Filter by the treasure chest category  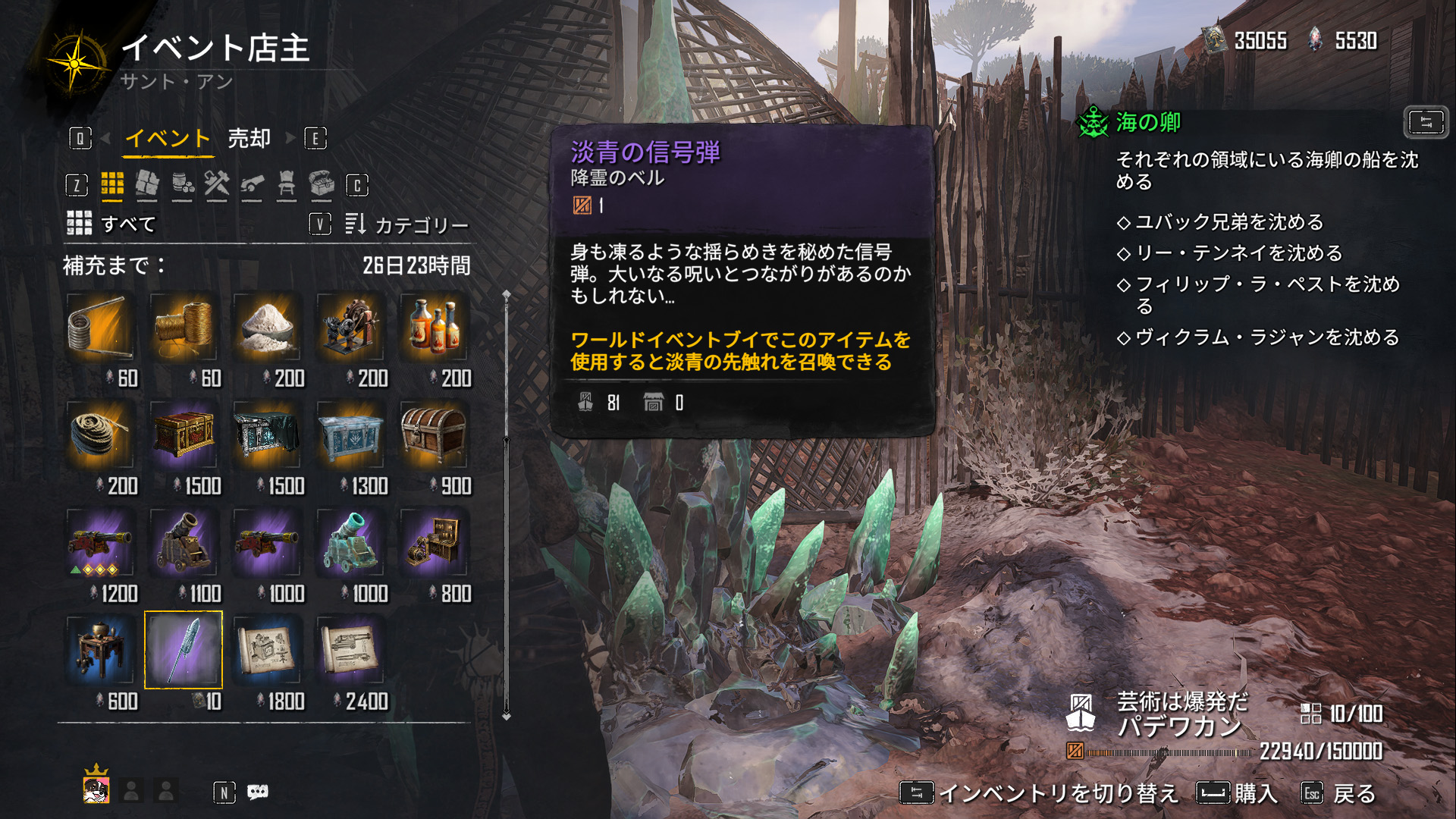[322, 184]
